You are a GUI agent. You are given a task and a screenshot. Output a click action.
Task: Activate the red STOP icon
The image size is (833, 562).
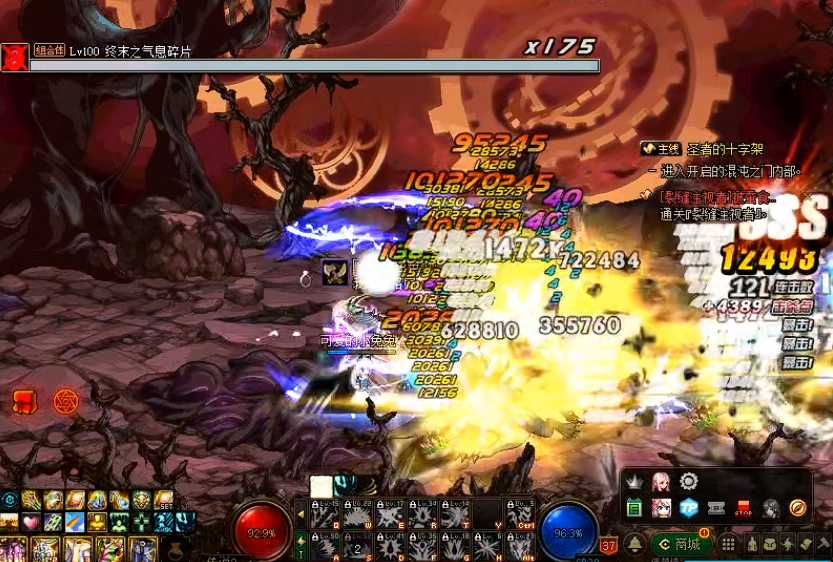(742, 508)
